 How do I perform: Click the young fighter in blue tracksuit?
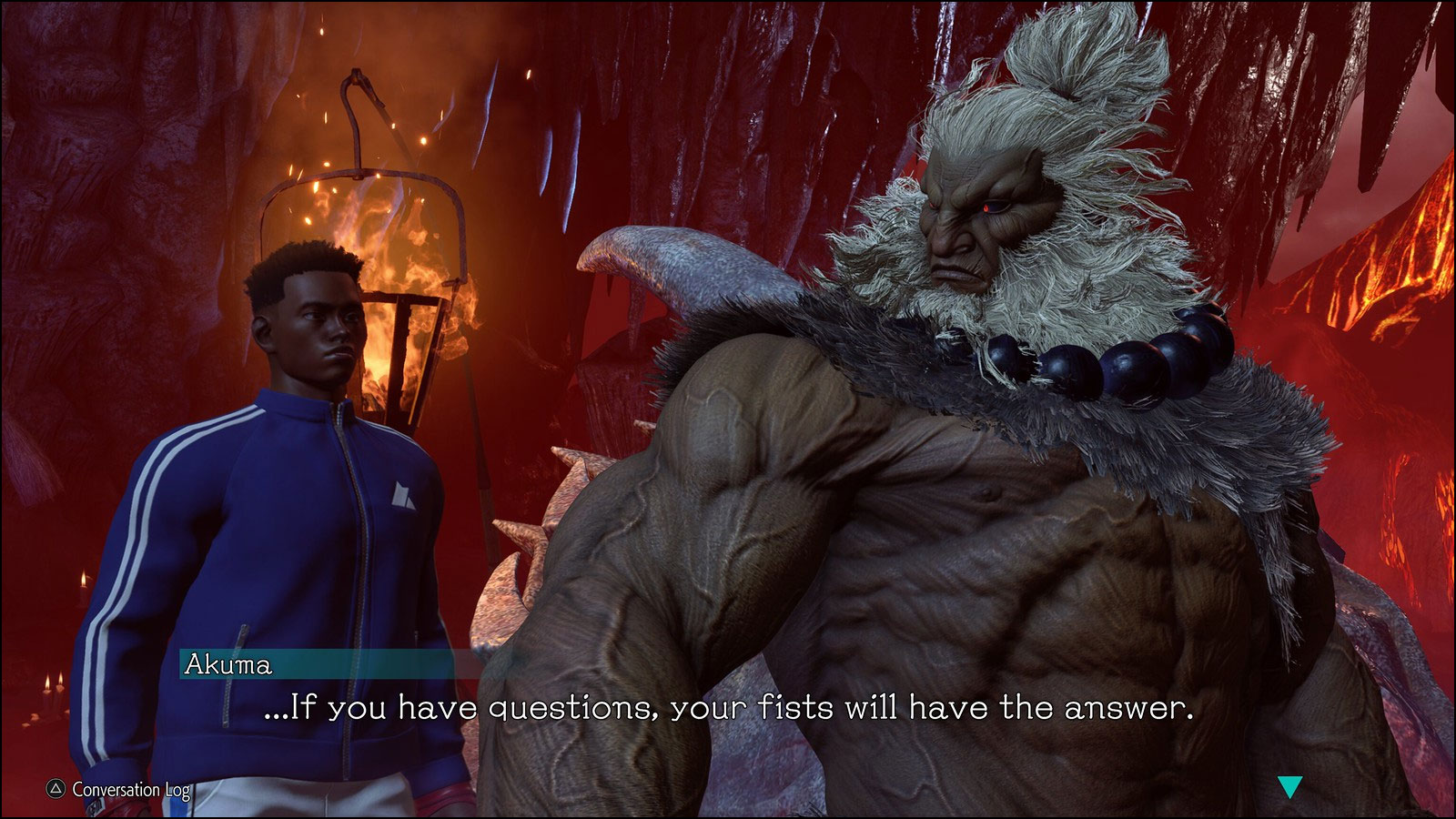point(300,500)
